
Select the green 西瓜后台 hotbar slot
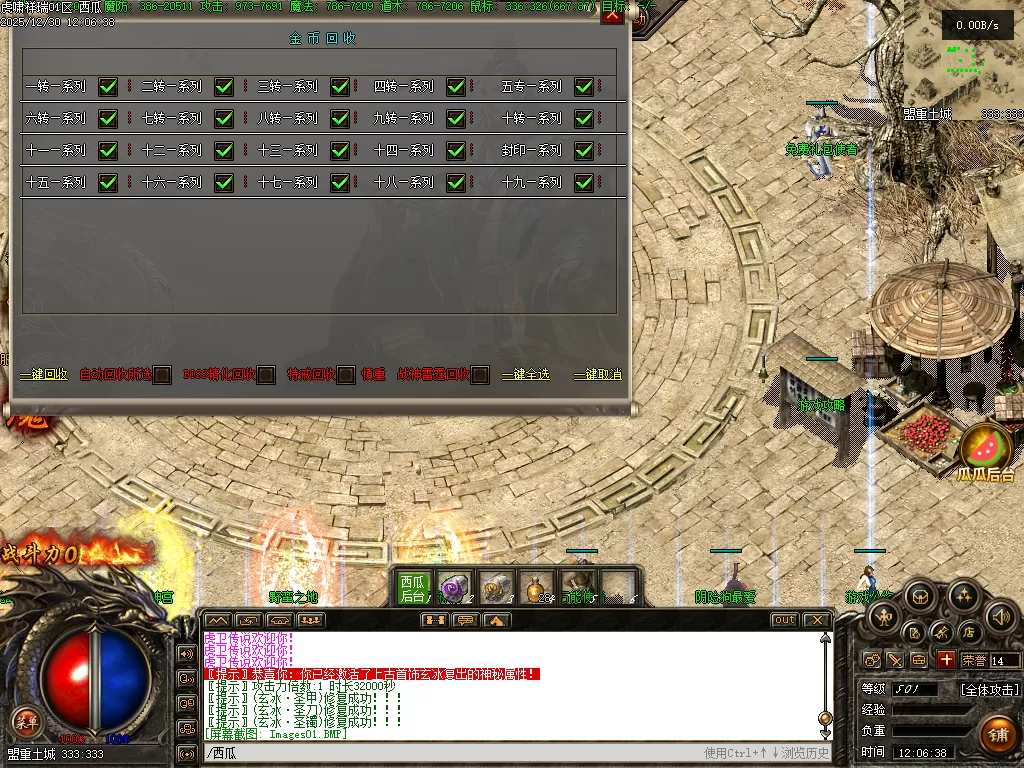point(412,588)
